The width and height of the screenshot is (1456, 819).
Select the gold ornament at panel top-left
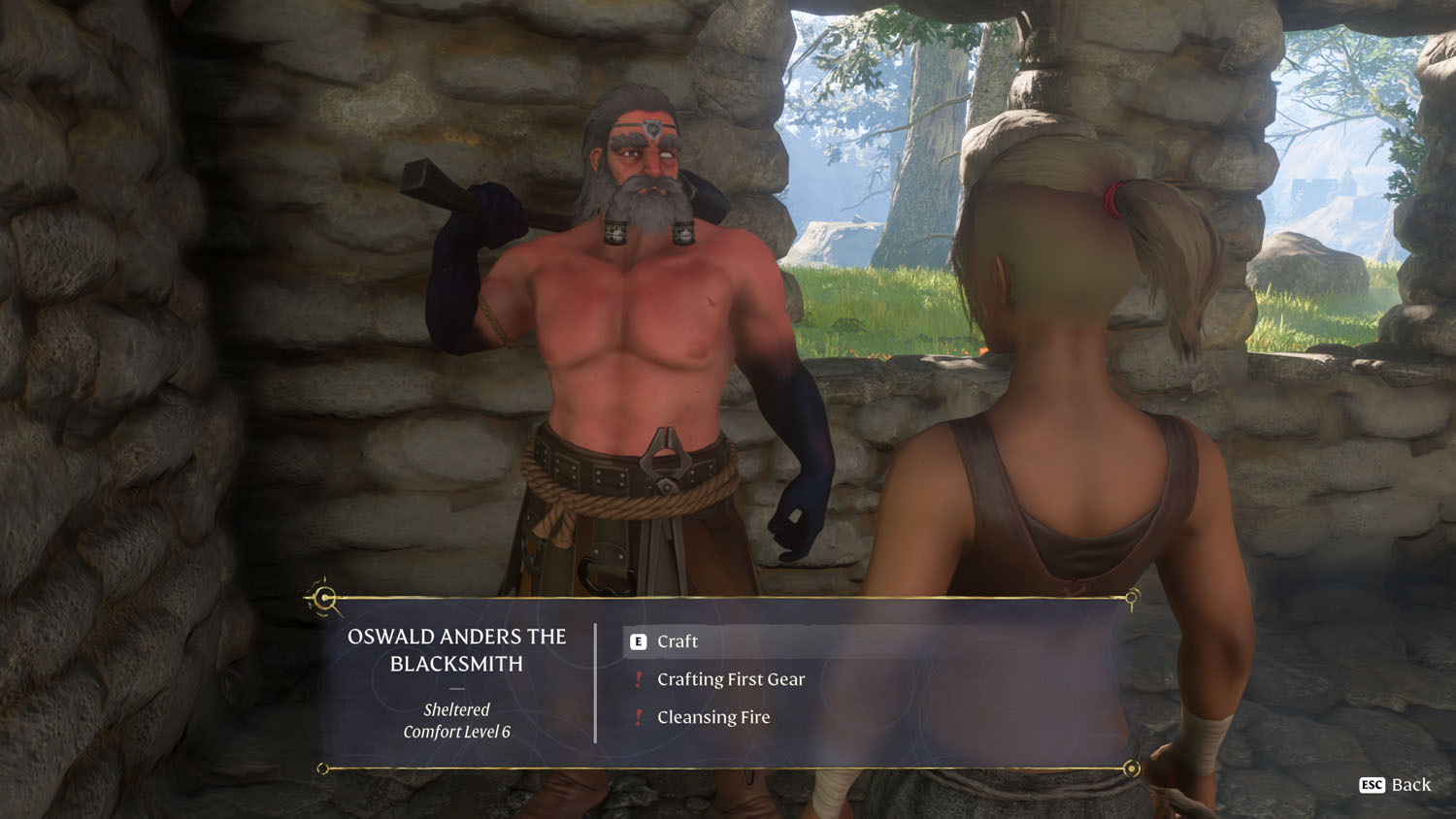[x=322, y=600]
